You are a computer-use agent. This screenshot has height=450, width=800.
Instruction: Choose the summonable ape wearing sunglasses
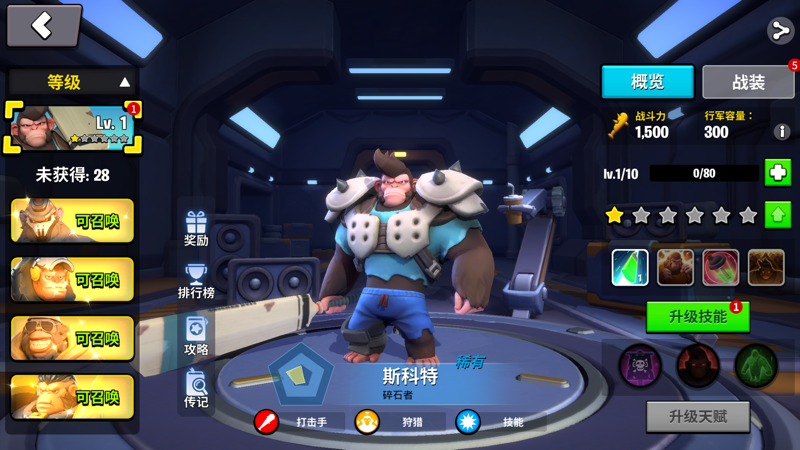point(72,339)
